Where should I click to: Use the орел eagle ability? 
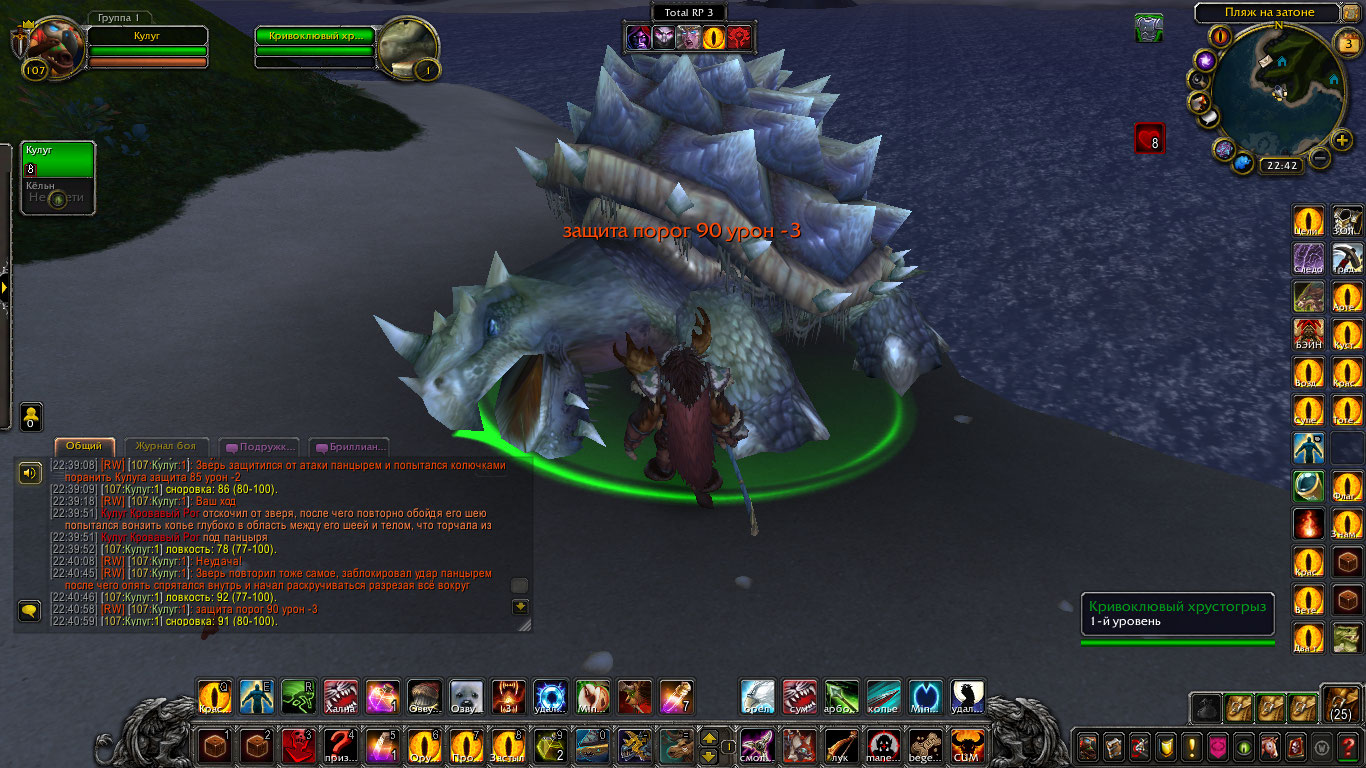point(757,697)
